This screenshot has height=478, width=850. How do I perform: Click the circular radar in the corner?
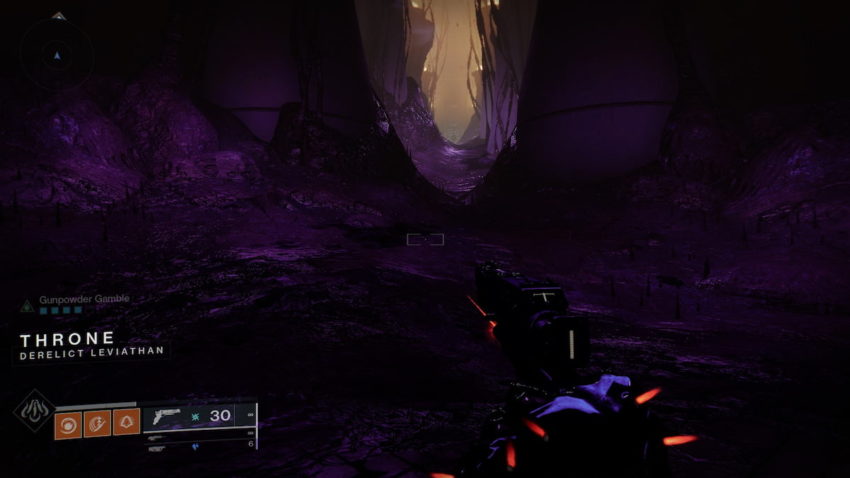(57, 55)
